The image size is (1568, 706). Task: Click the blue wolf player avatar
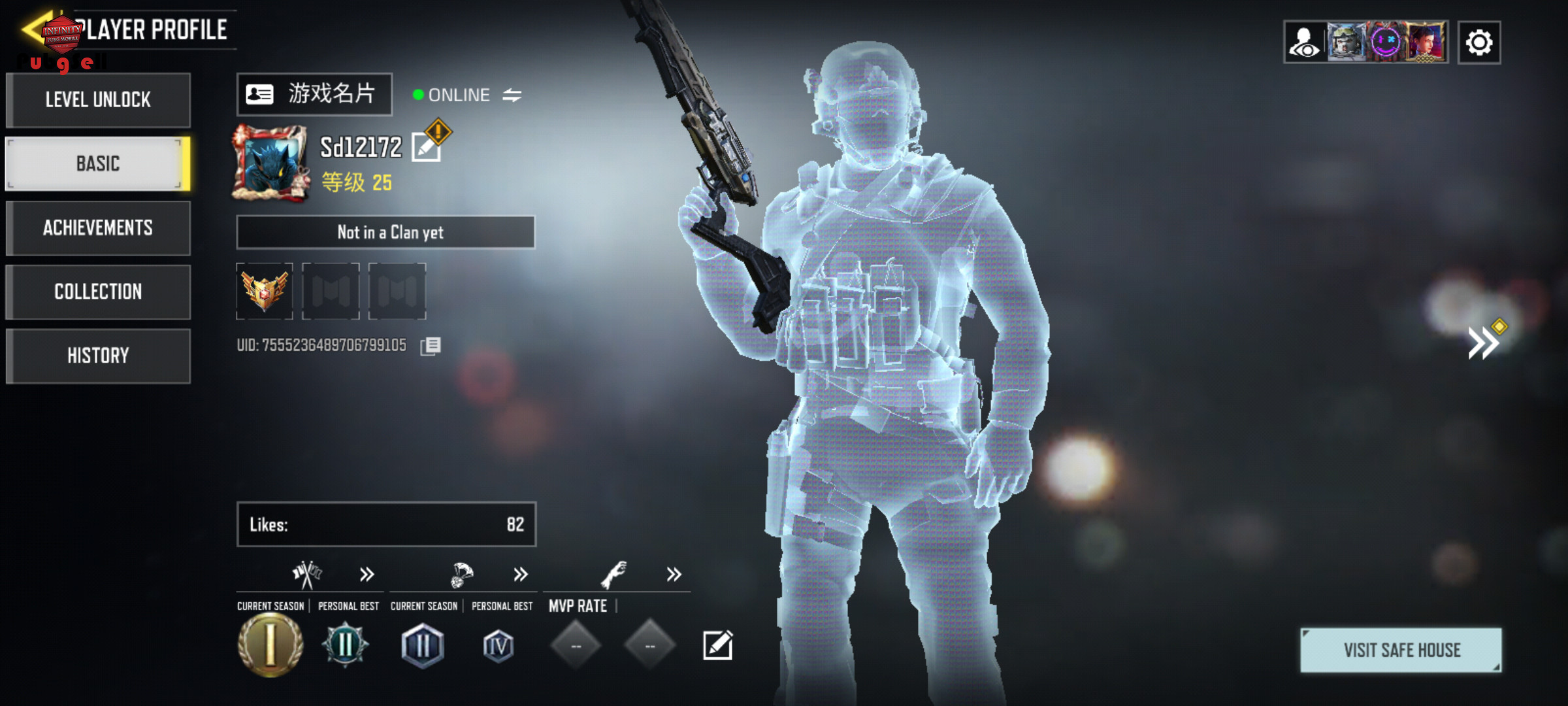270,162
